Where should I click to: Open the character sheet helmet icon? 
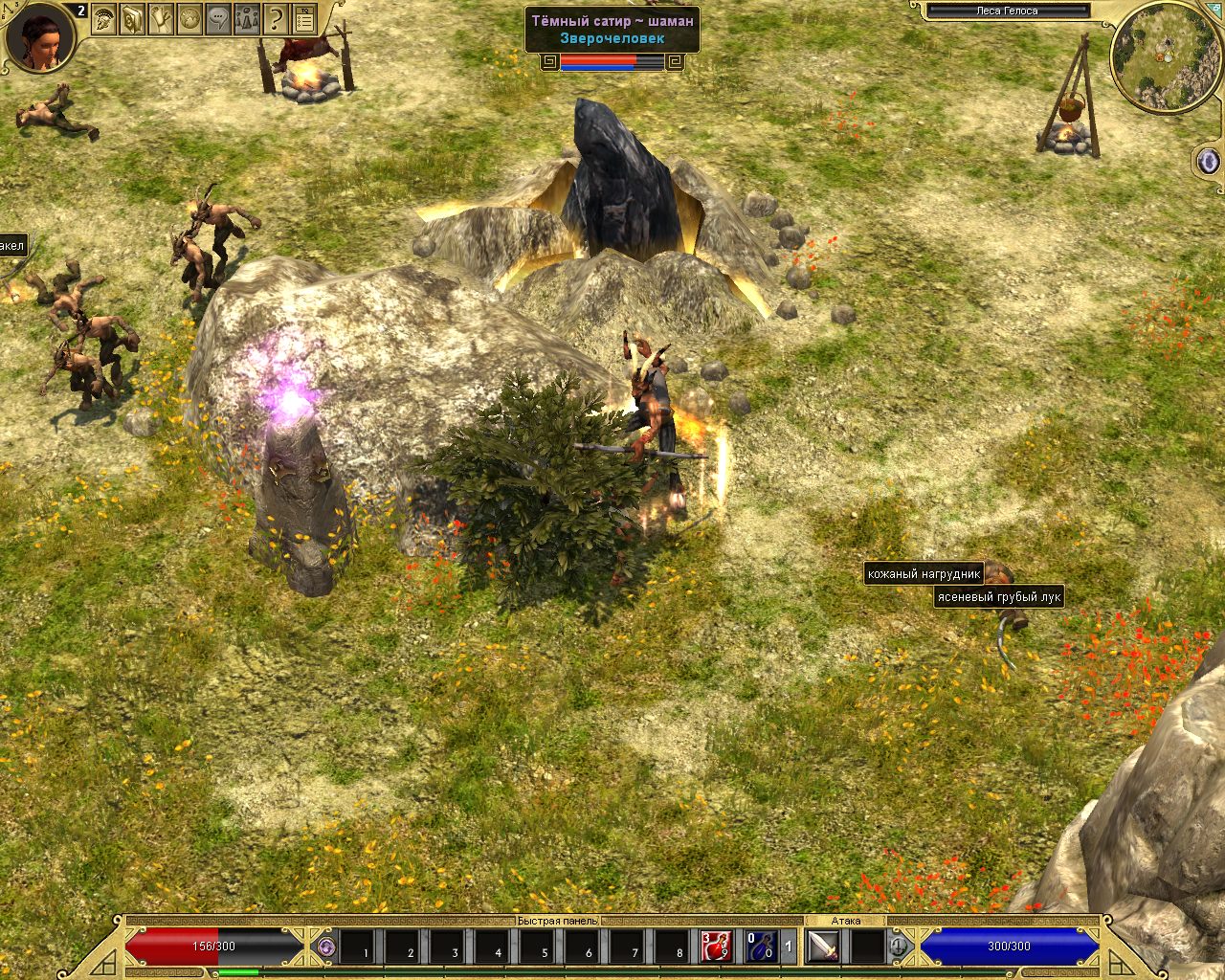click(103, 18)
